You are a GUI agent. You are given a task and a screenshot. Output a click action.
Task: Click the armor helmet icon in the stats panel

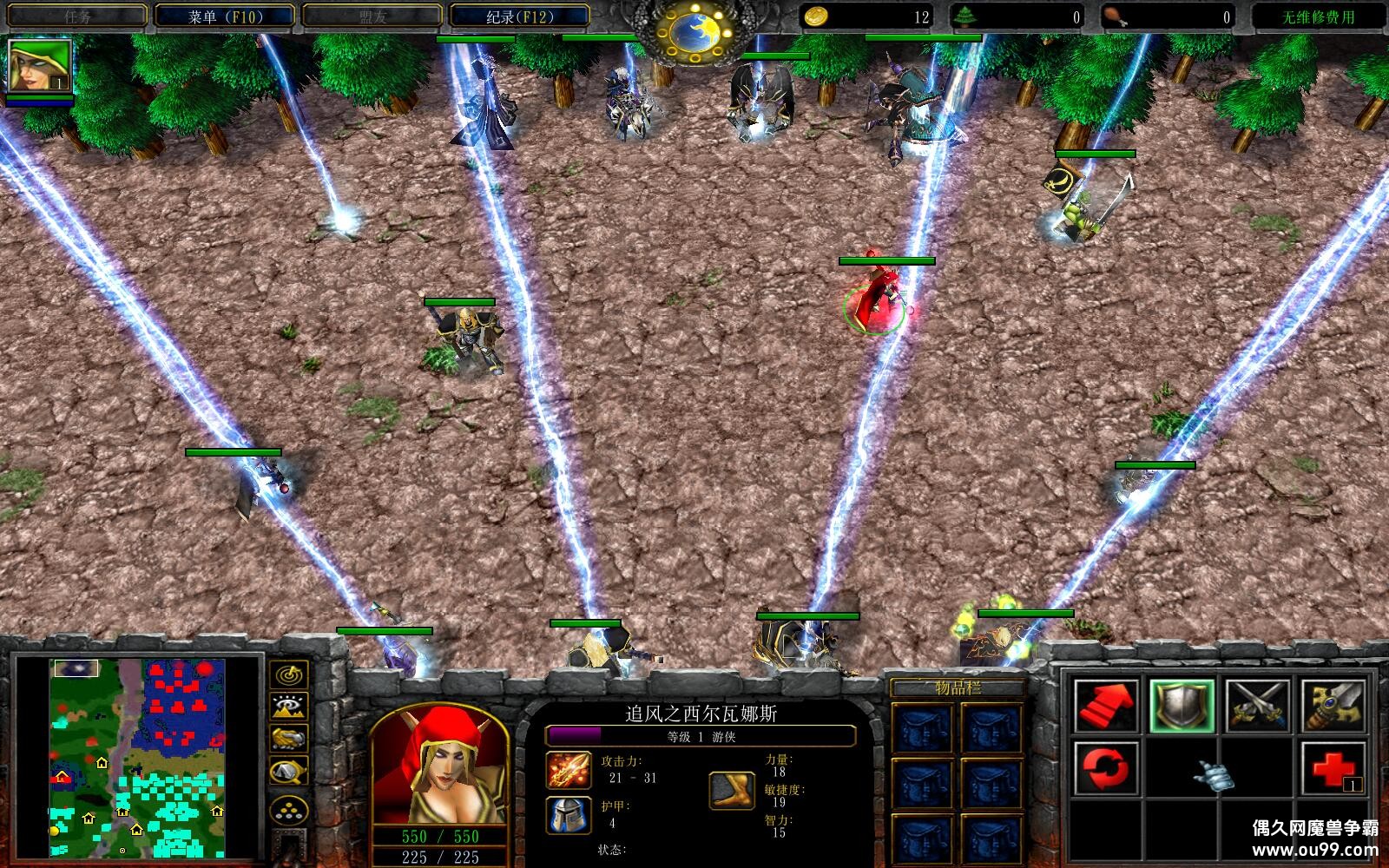pyautogui.click(x=569, y=815)
